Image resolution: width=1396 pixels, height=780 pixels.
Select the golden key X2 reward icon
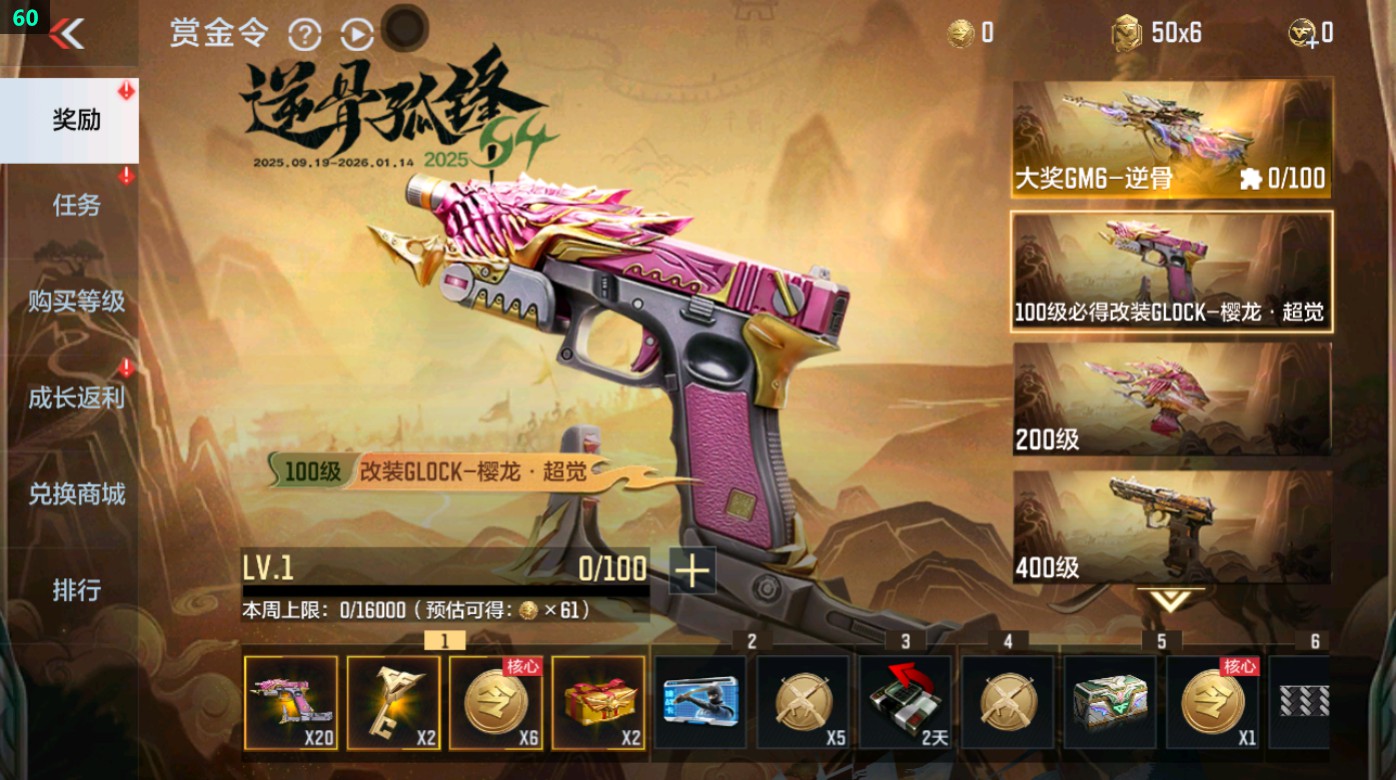(394, 703)
